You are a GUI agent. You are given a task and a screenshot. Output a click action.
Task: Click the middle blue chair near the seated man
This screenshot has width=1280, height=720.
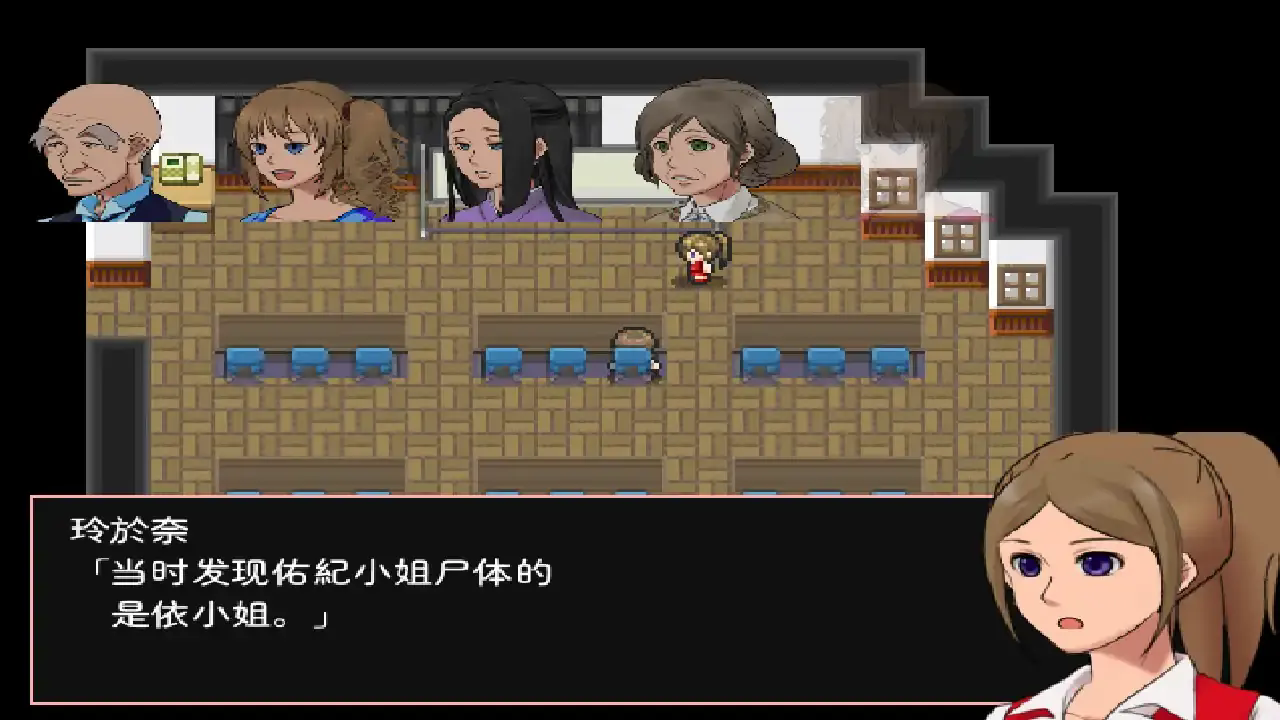pyautogui.click(x=565, y=355)
